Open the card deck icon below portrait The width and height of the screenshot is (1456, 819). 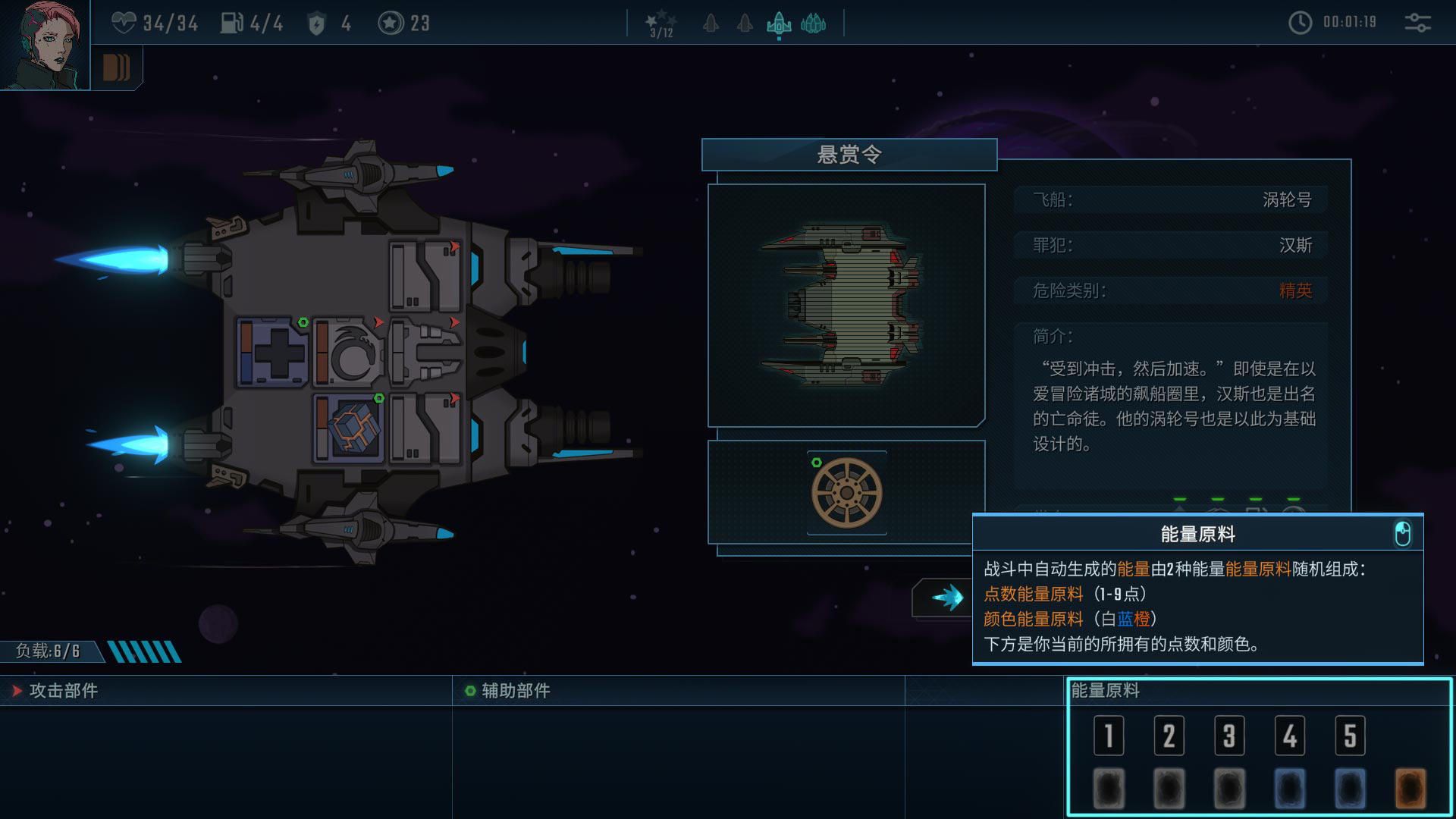point(116,67)
